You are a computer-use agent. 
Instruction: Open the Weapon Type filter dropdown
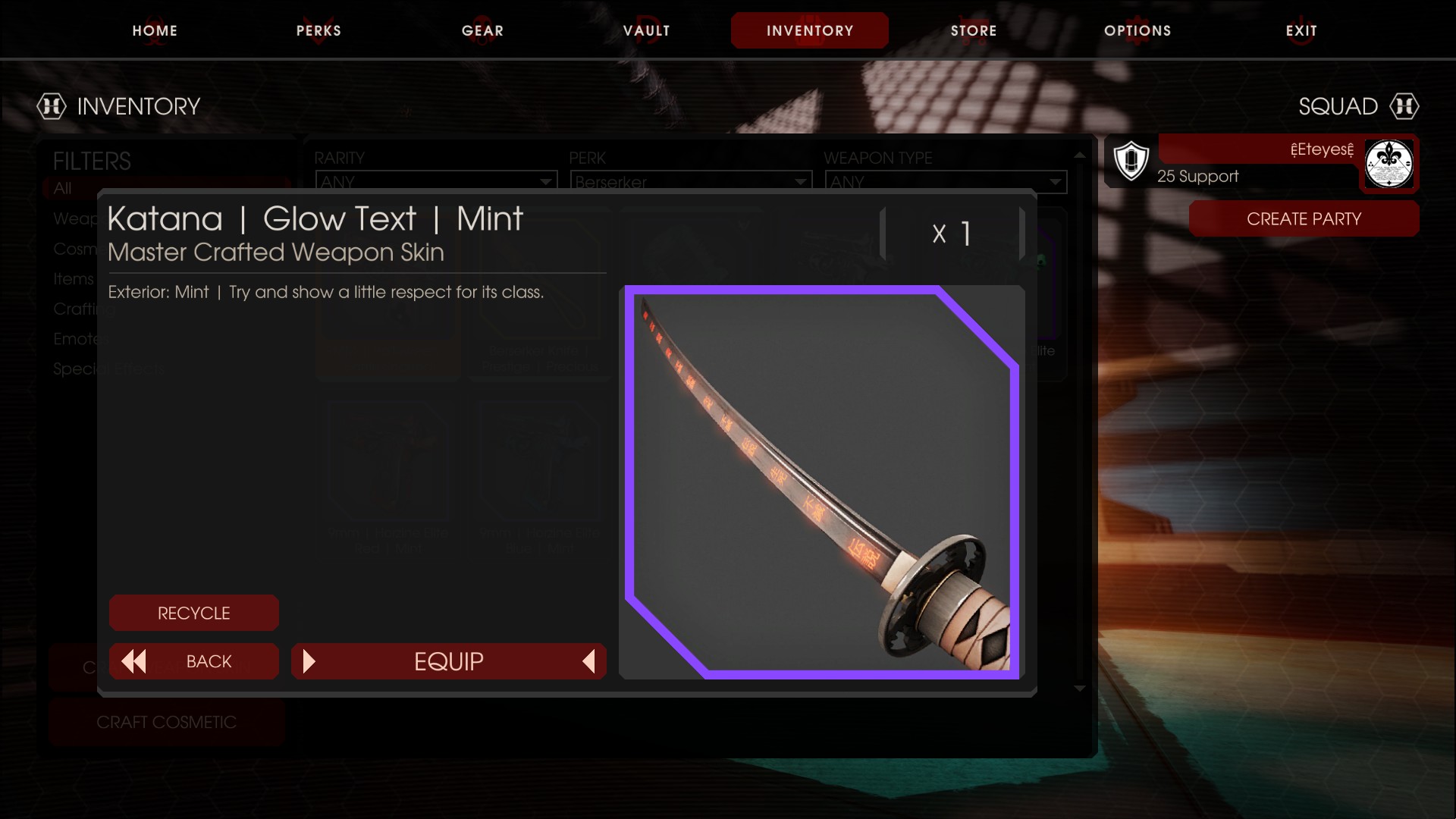click(945, 181)
